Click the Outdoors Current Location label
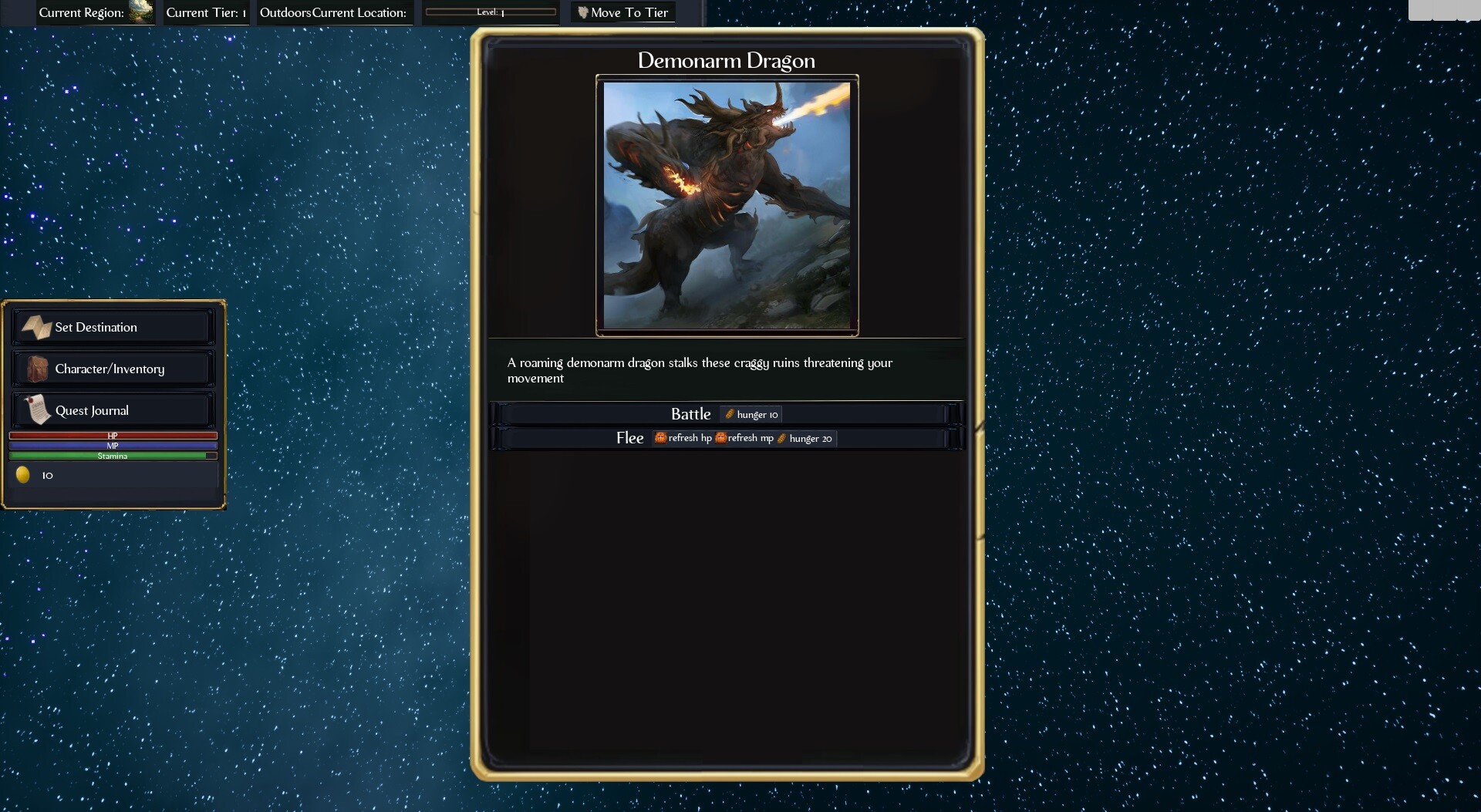Image resolution: width=1481 pixels, height=812 pixels. (333, 12)
